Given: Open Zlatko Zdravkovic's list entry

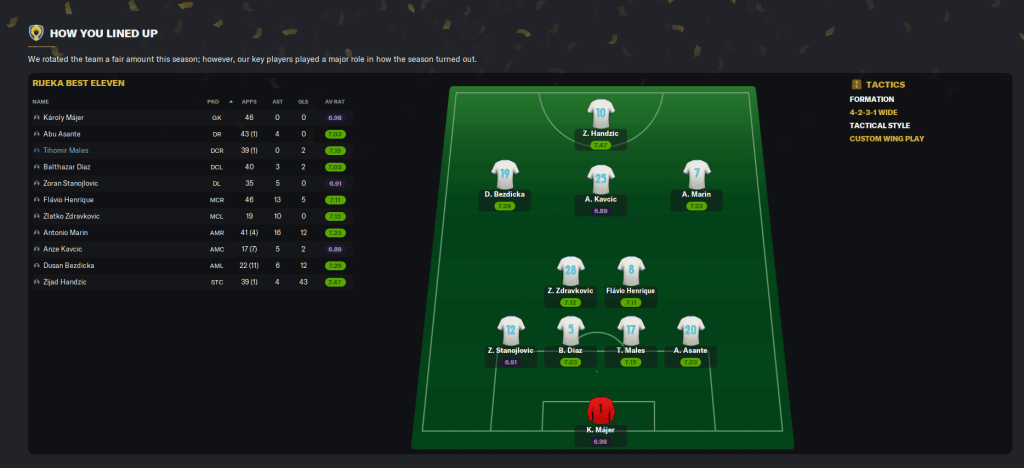Looking at the screenshot, I should (70, 216).
